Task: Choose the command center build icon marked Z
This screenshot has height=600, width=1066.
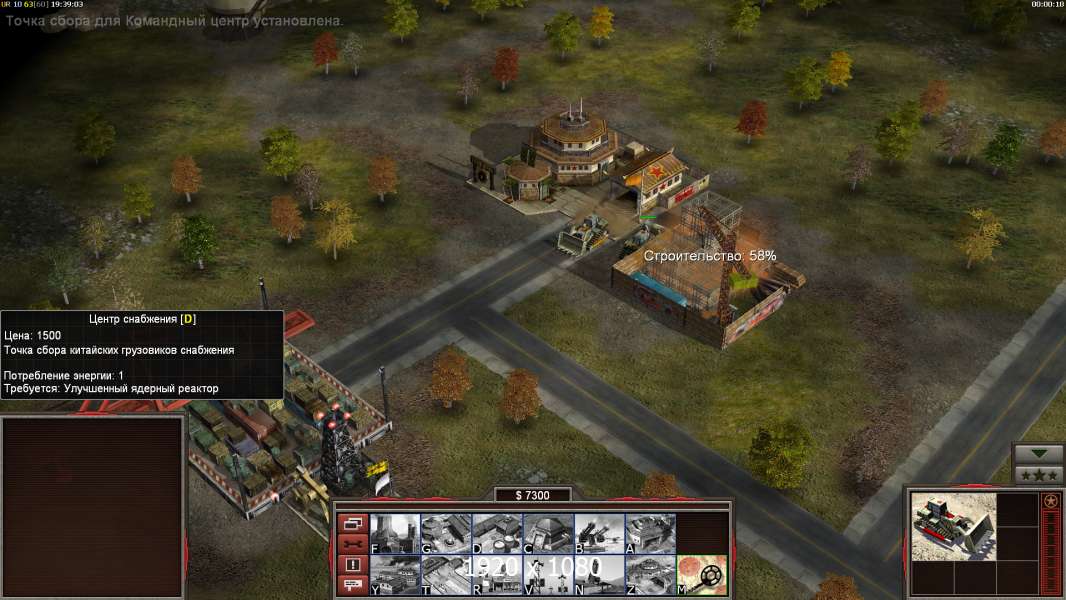Action: 650,574
